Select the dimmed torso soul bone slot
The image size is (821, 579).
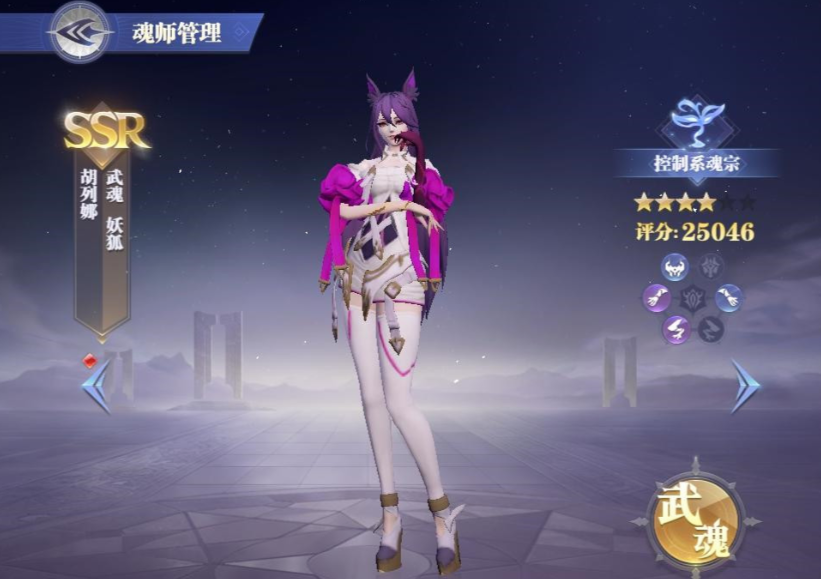point(710,266)
